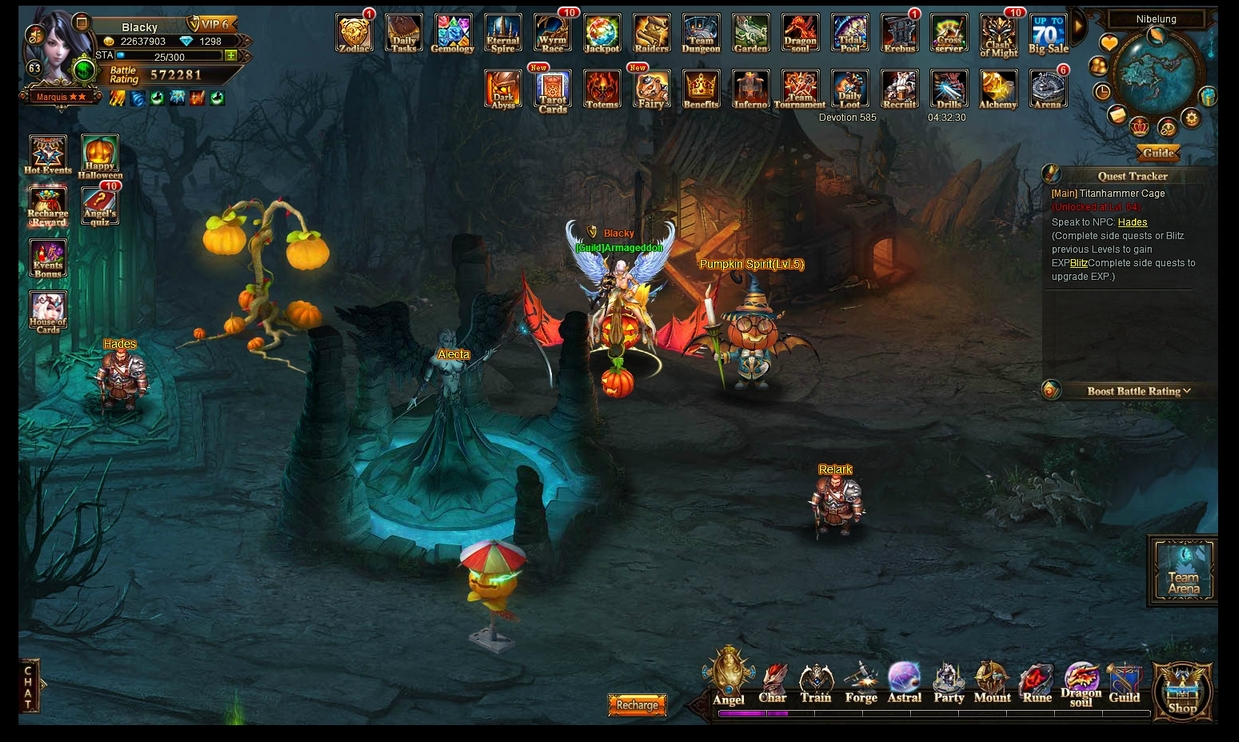Open the Gemology feature

pos(452,33)
